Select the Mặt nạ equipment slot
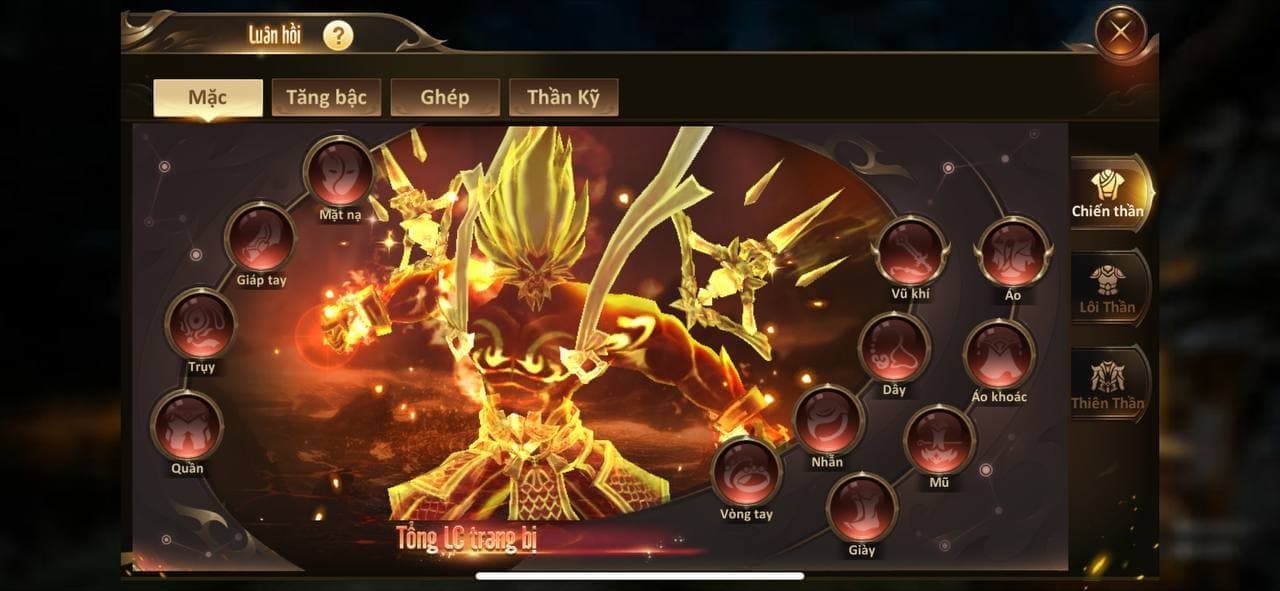 [339, 172]
